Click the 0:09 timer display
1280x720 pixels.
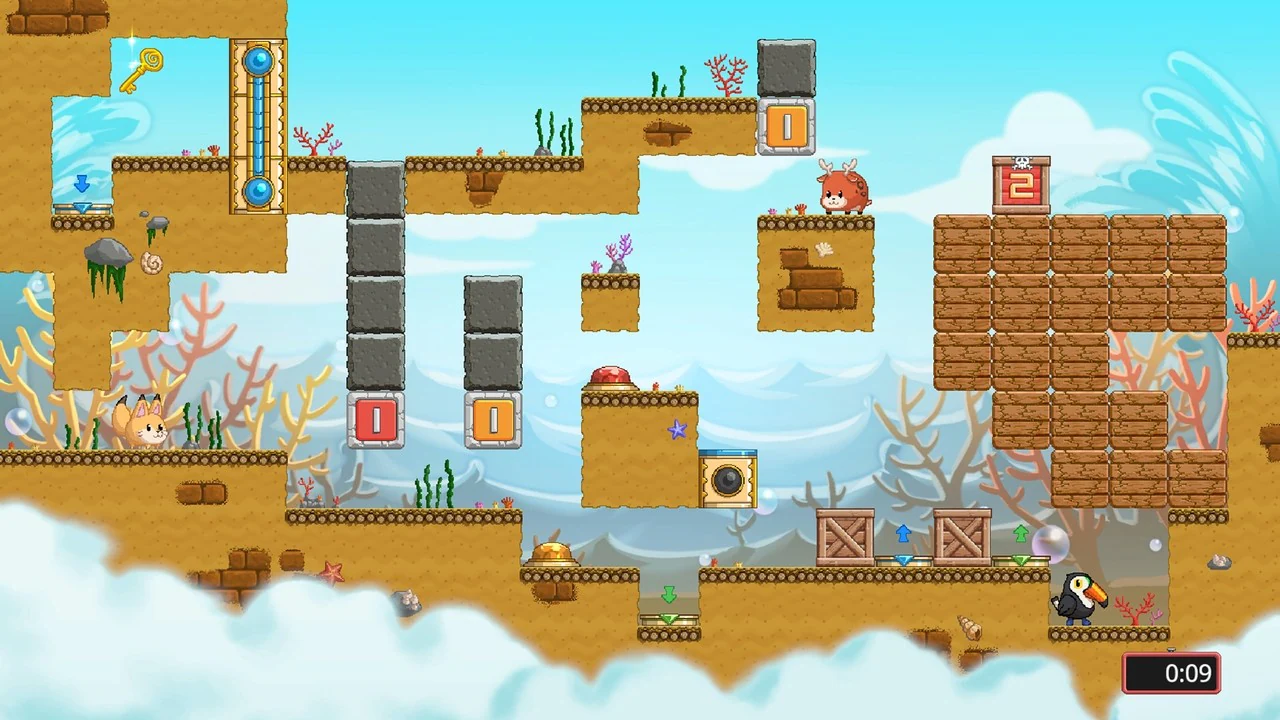coord(1171,673)
